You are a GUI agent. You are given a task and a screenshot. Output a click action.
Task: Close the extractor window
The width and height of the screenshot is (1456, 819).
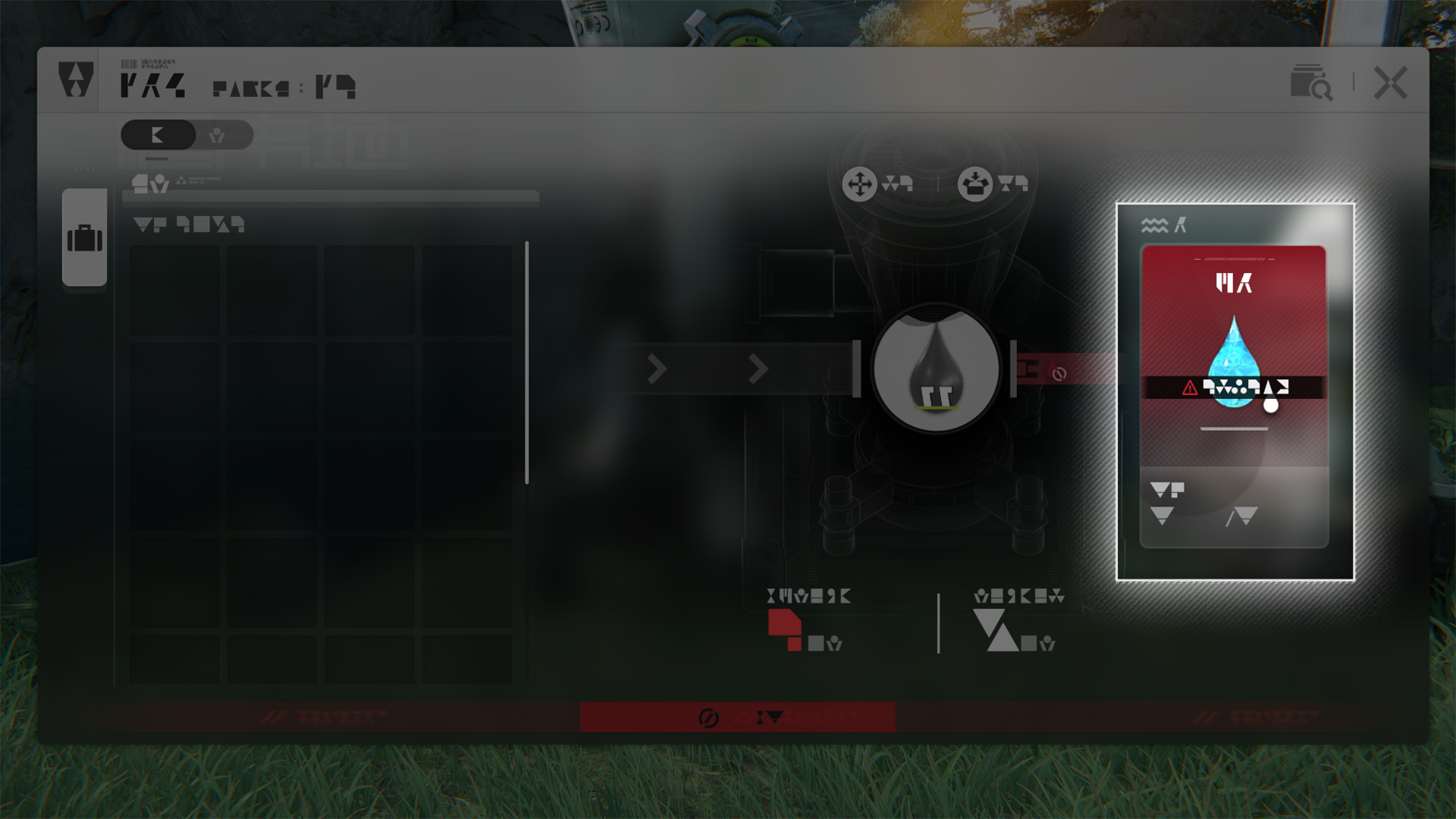[1390, 83]
